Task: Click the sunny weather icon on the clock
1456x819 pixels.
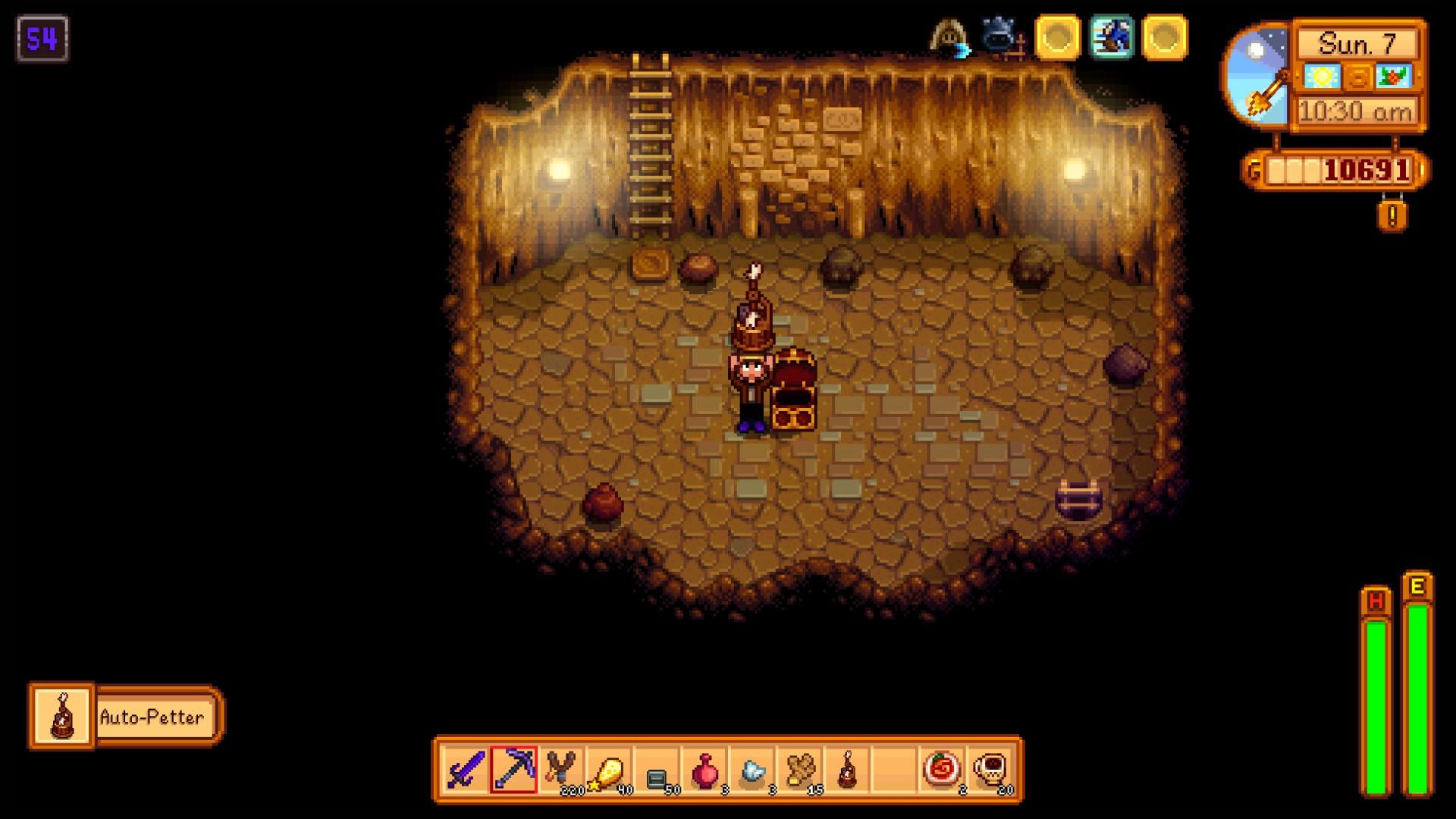Action: pos(1321,77)
